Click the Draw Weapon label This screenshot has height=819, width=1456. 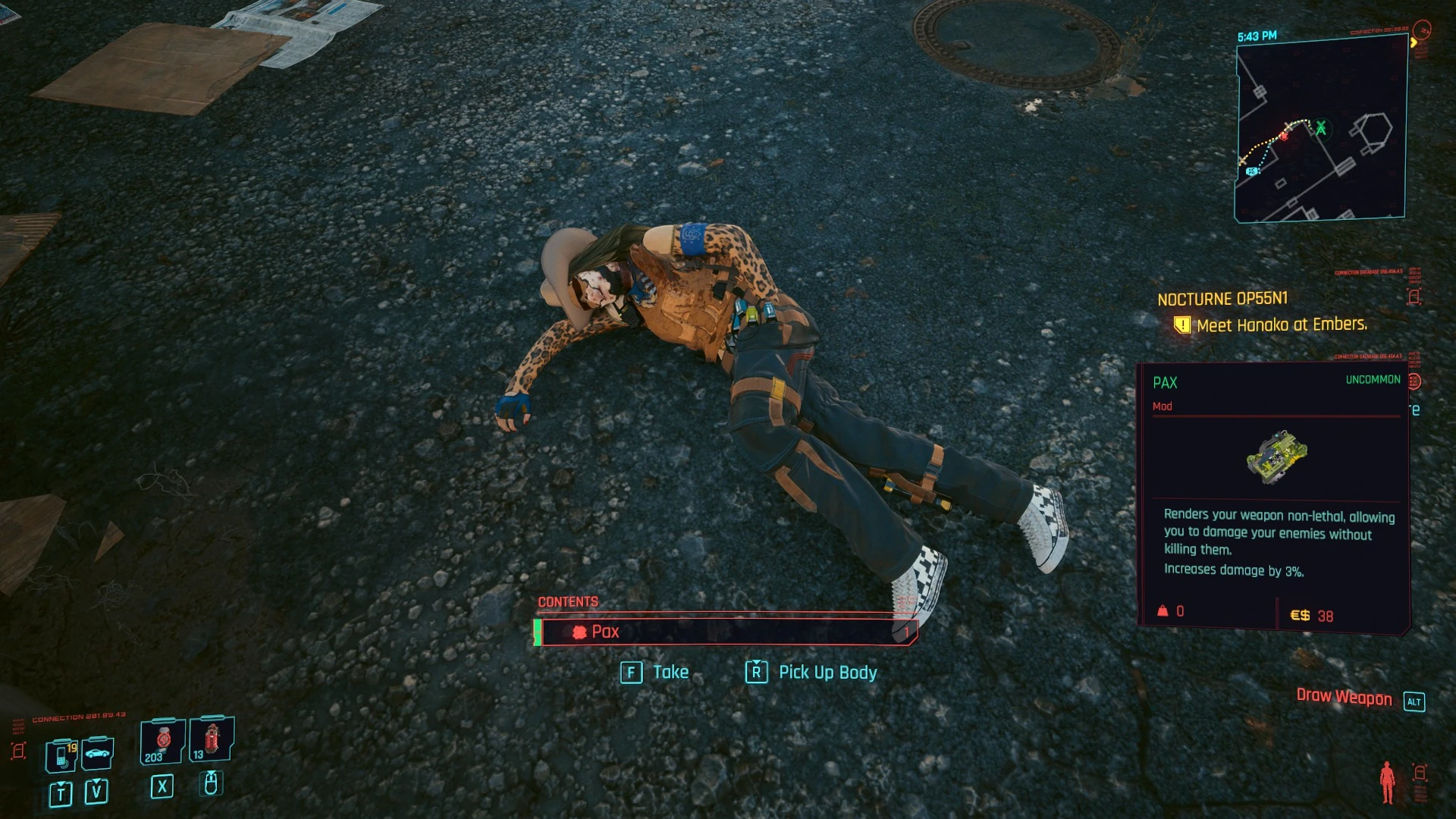[1344, 698]
